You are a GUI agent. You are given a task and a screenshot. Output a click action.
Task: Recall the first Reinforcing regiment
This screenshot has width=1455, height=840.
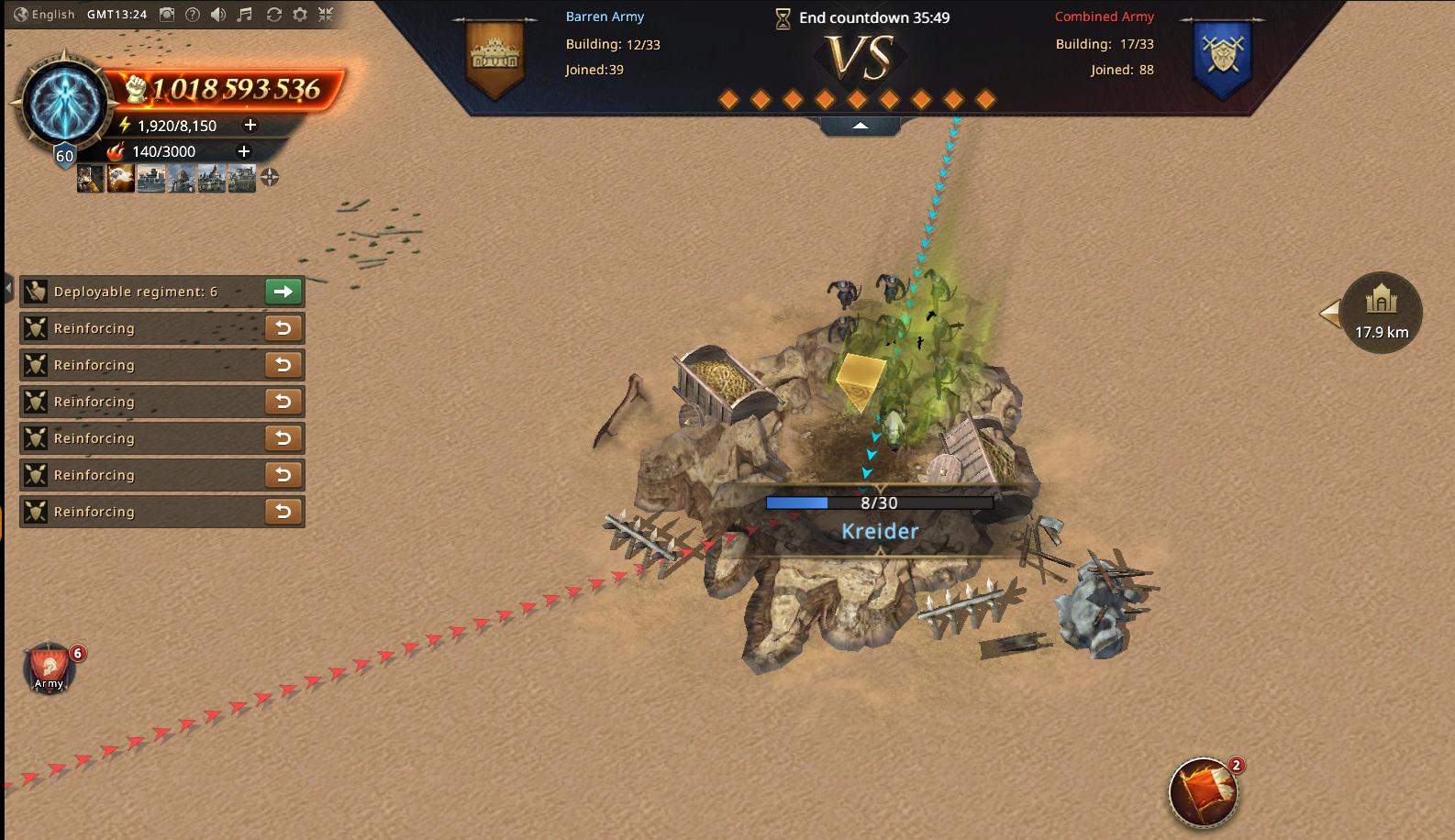(283, 328)
